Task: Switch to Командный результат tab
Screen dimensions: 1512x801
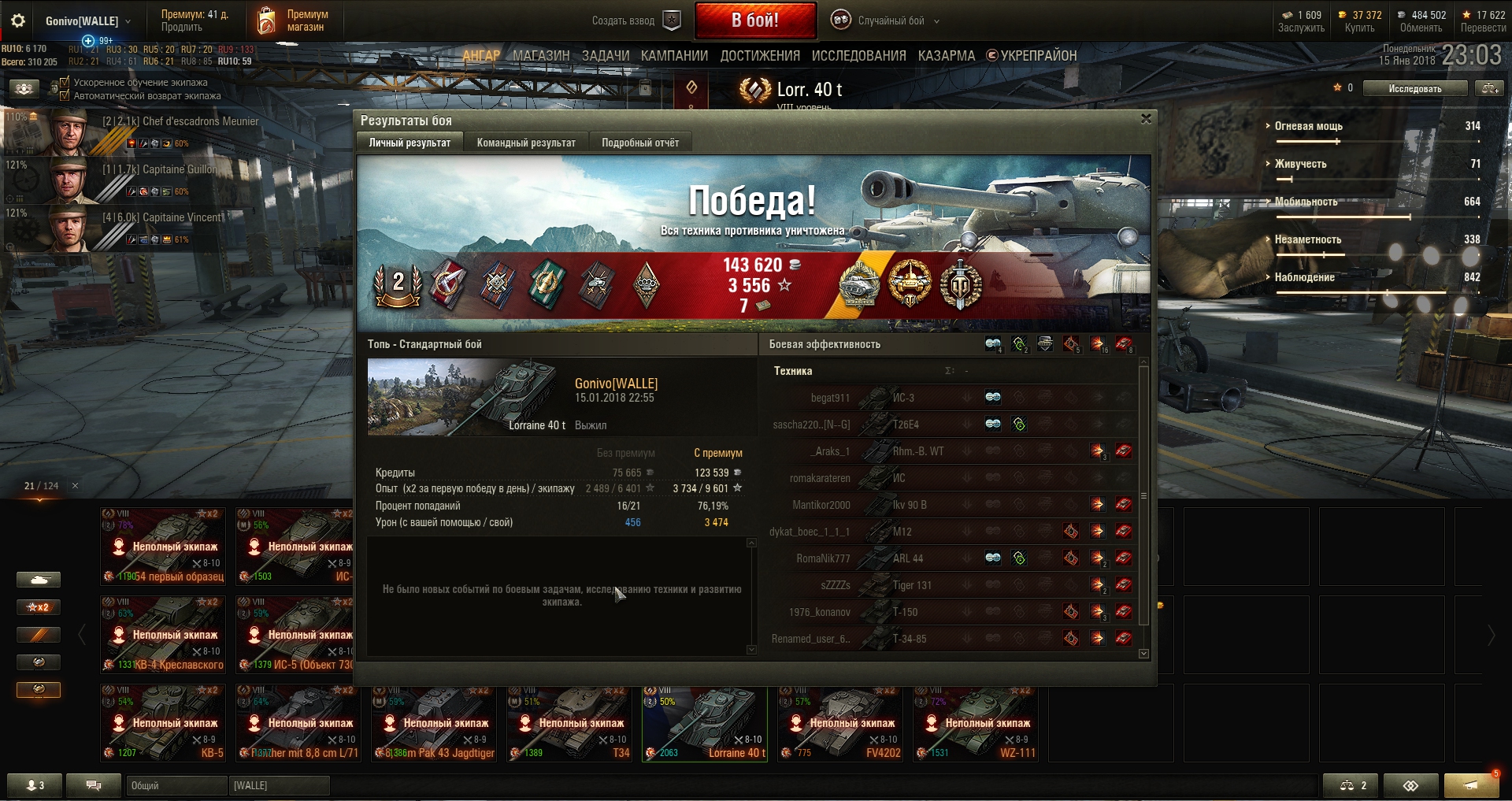Action: click(525, 143)
